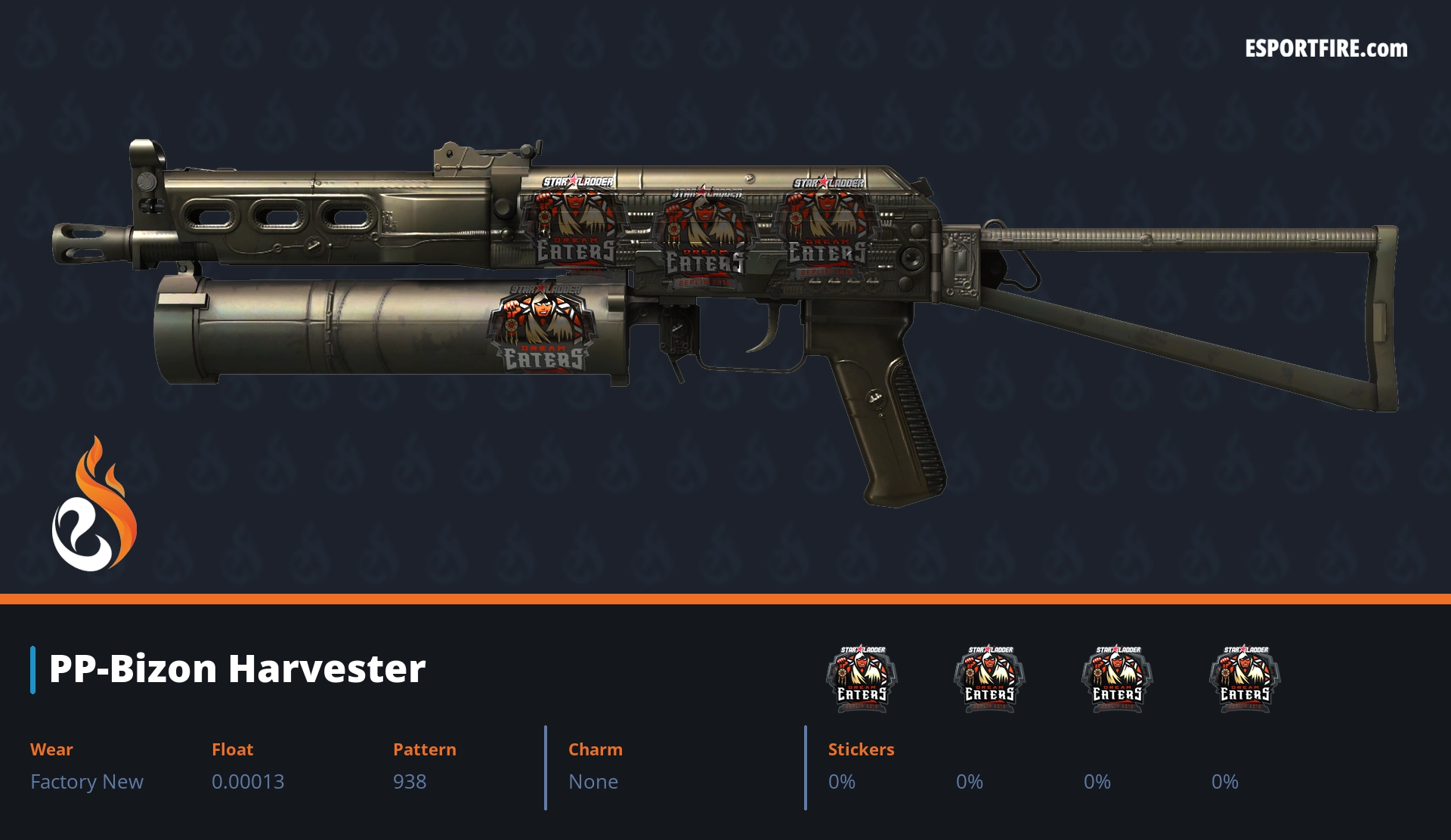Viewport: 1451px width, 840px height.
Task: Click the orange flame logo emblem
Action: pos(94,505)
